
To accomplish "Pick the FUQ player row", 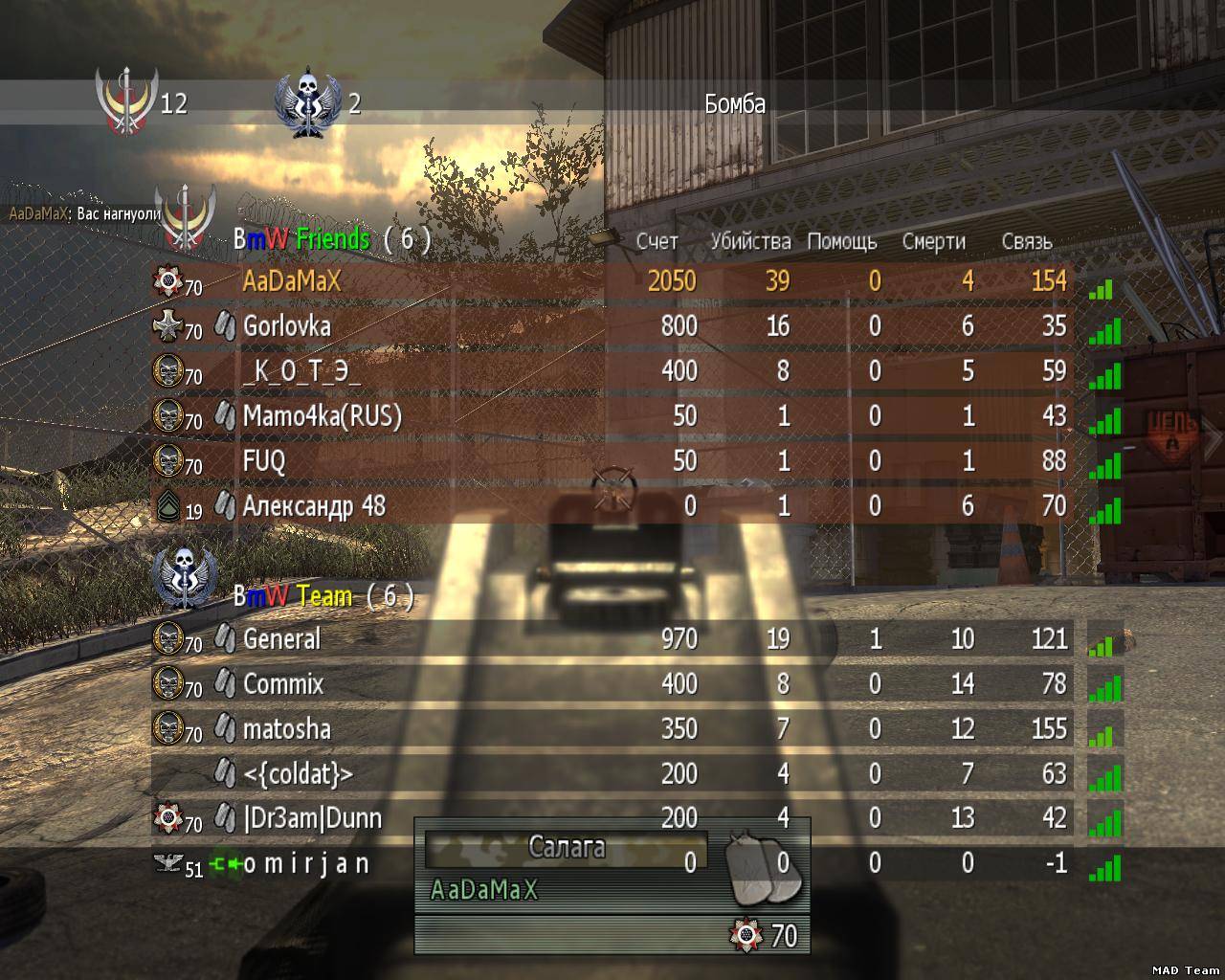I will (612, 460).
